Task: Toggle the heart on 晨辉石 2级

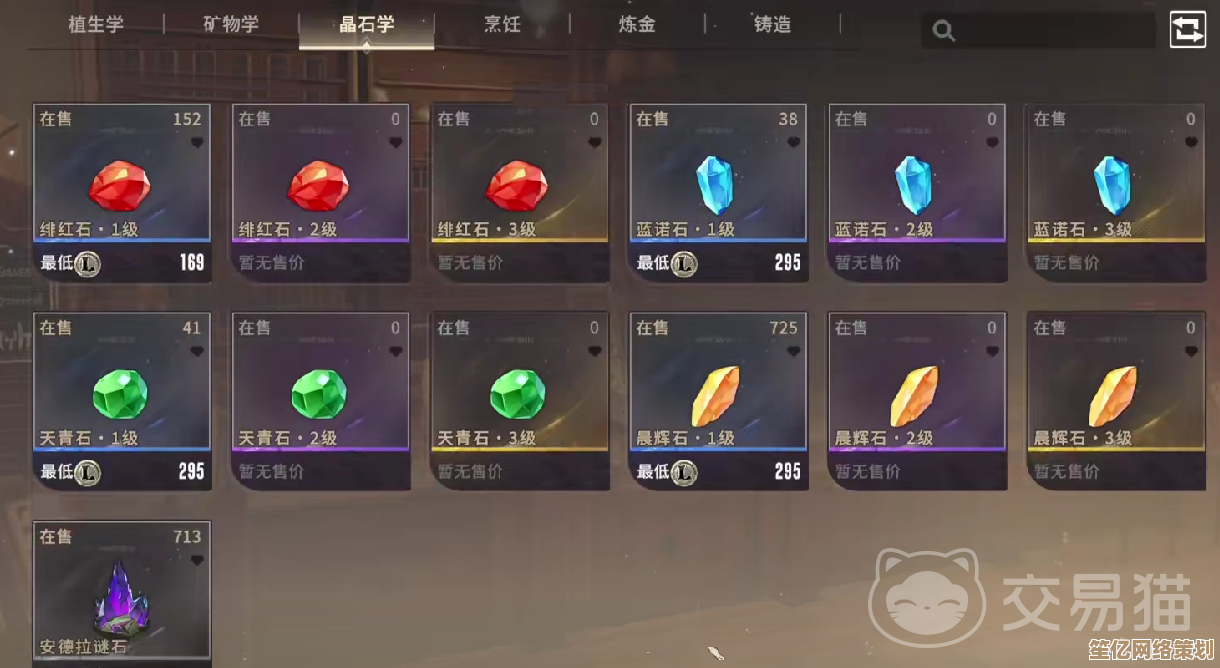Action: pos(992,352)
